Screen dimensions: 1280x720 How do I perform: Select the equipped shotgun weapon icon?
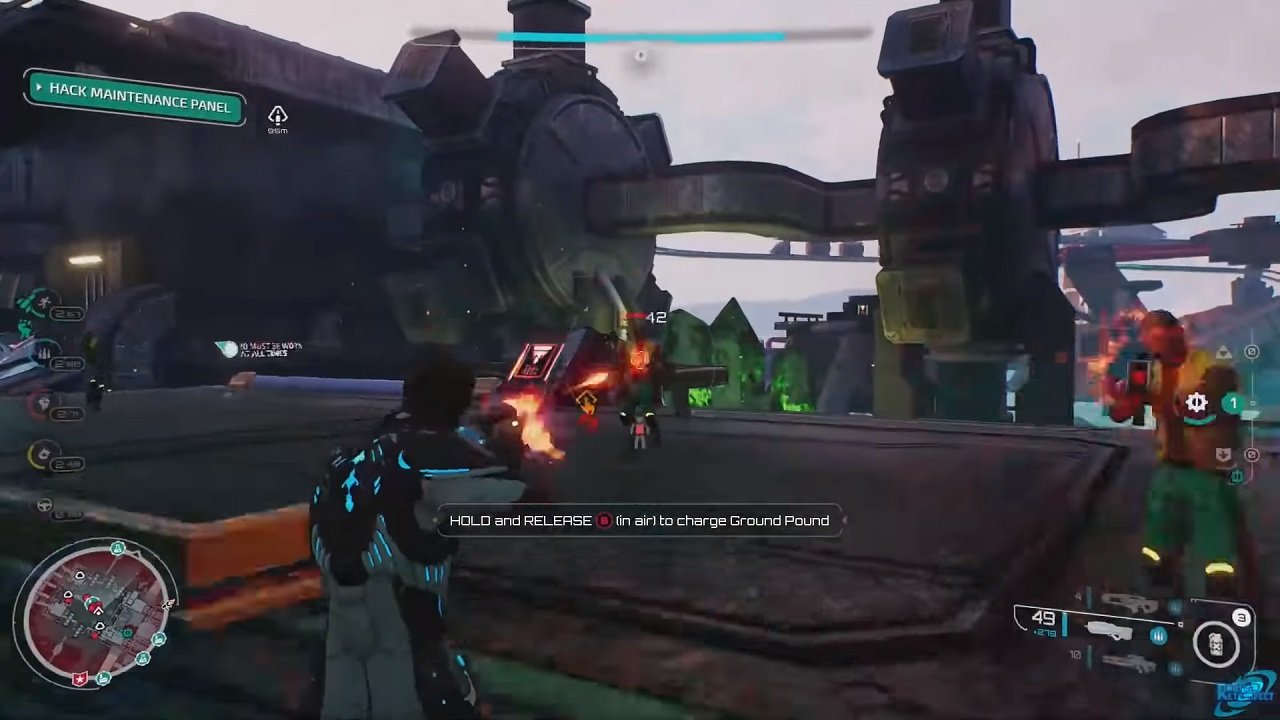click(1110, 632)
